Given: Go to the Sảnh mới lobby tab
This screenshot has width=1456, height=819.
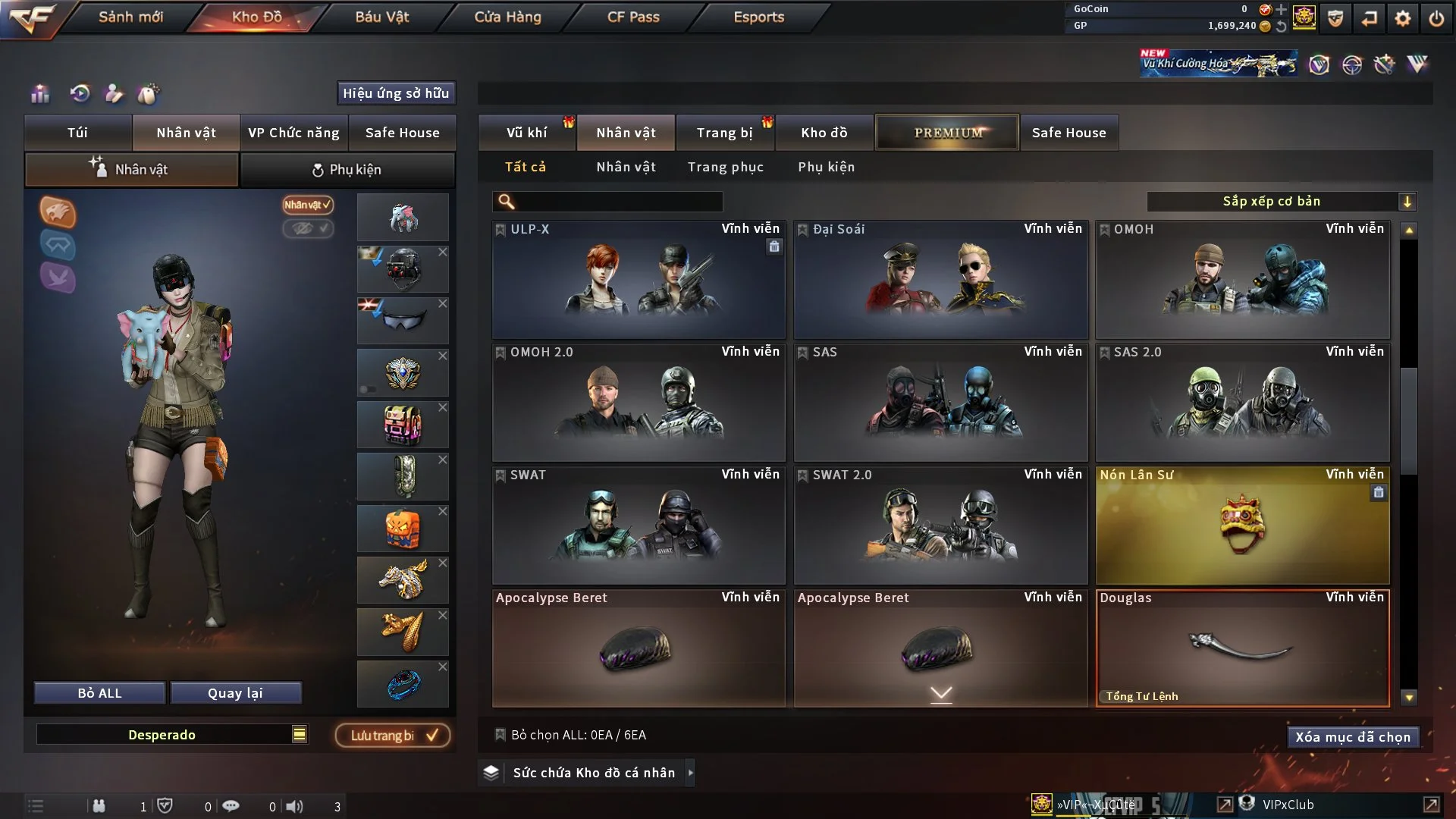Looking at the screenshot, I should coord(130,17).
